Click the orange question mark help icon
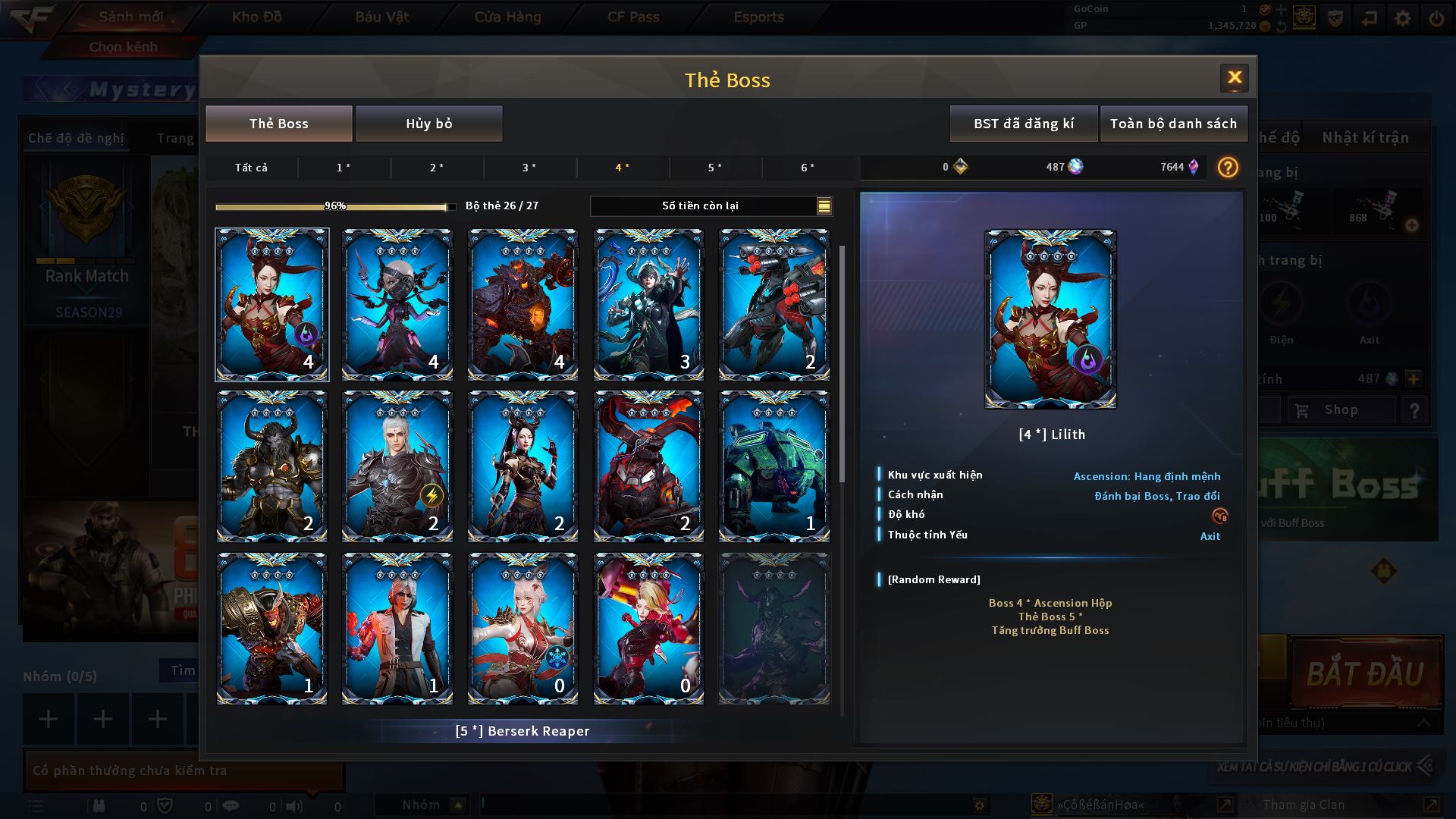 click(1227, 167)
